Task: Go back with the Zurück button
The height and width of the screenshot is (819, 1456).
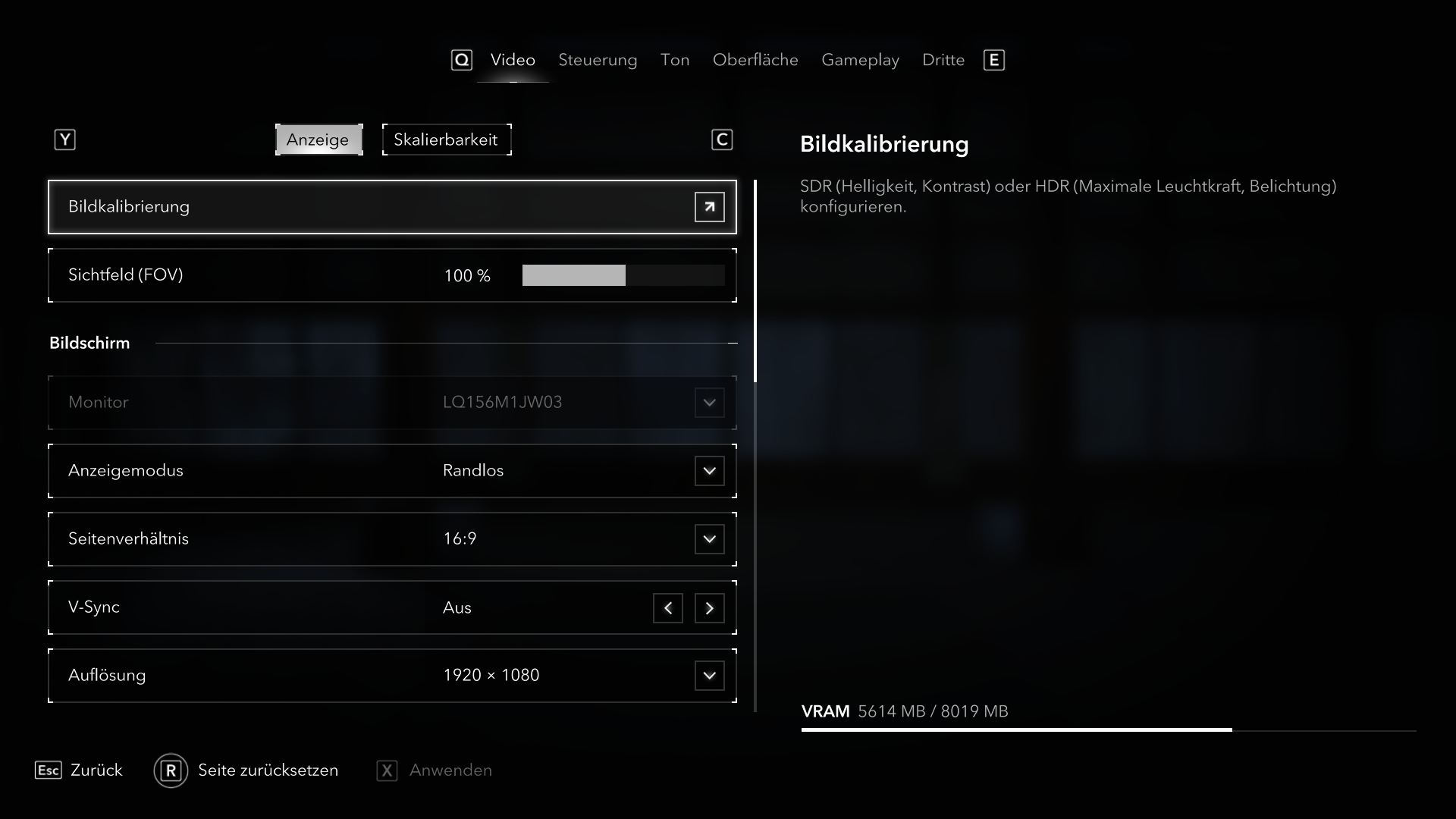Action: pyautogui.click(x=79, y=770)
